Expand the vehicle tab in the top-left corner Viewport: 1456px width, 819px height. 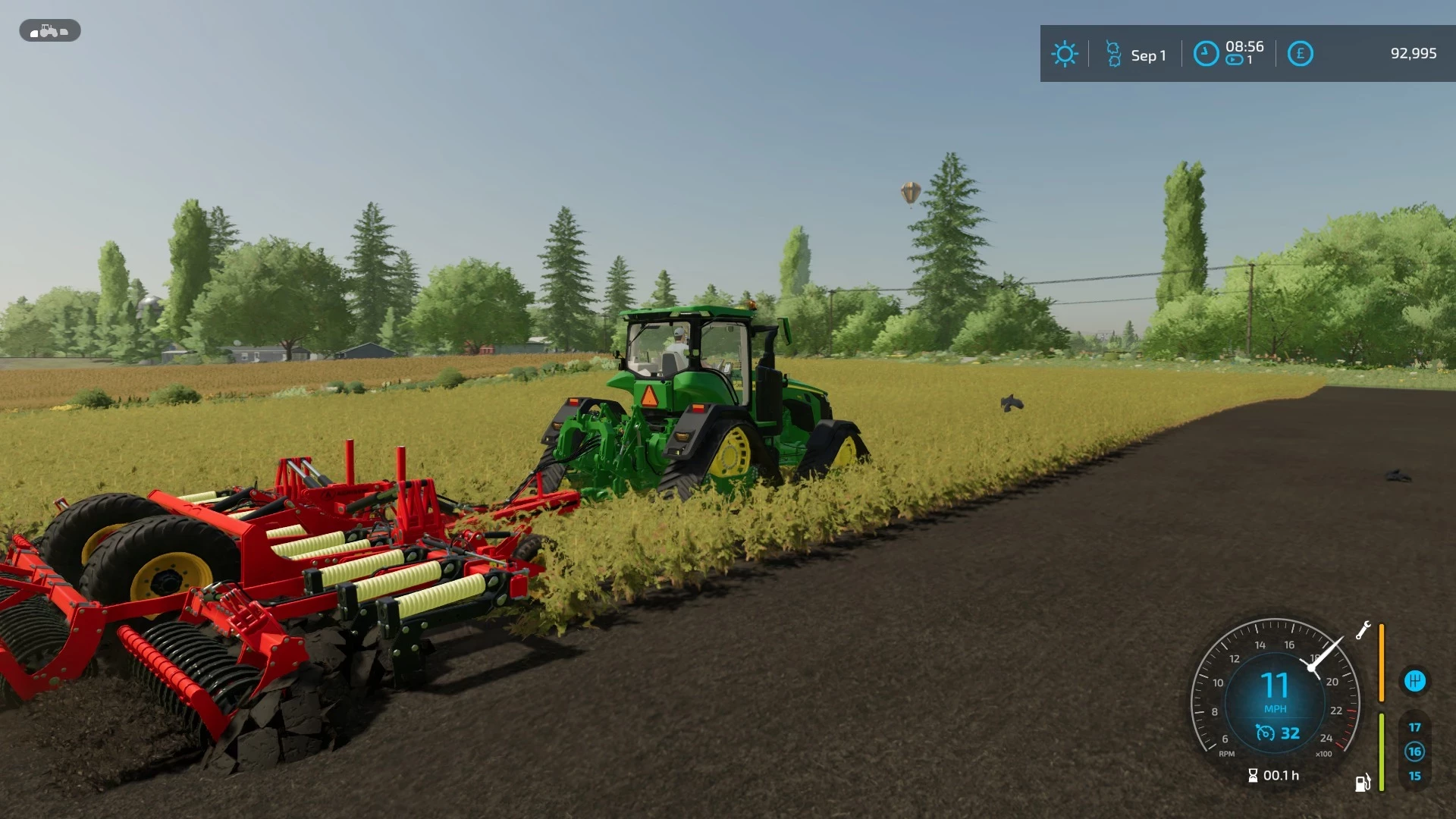(x=49, y=31)
